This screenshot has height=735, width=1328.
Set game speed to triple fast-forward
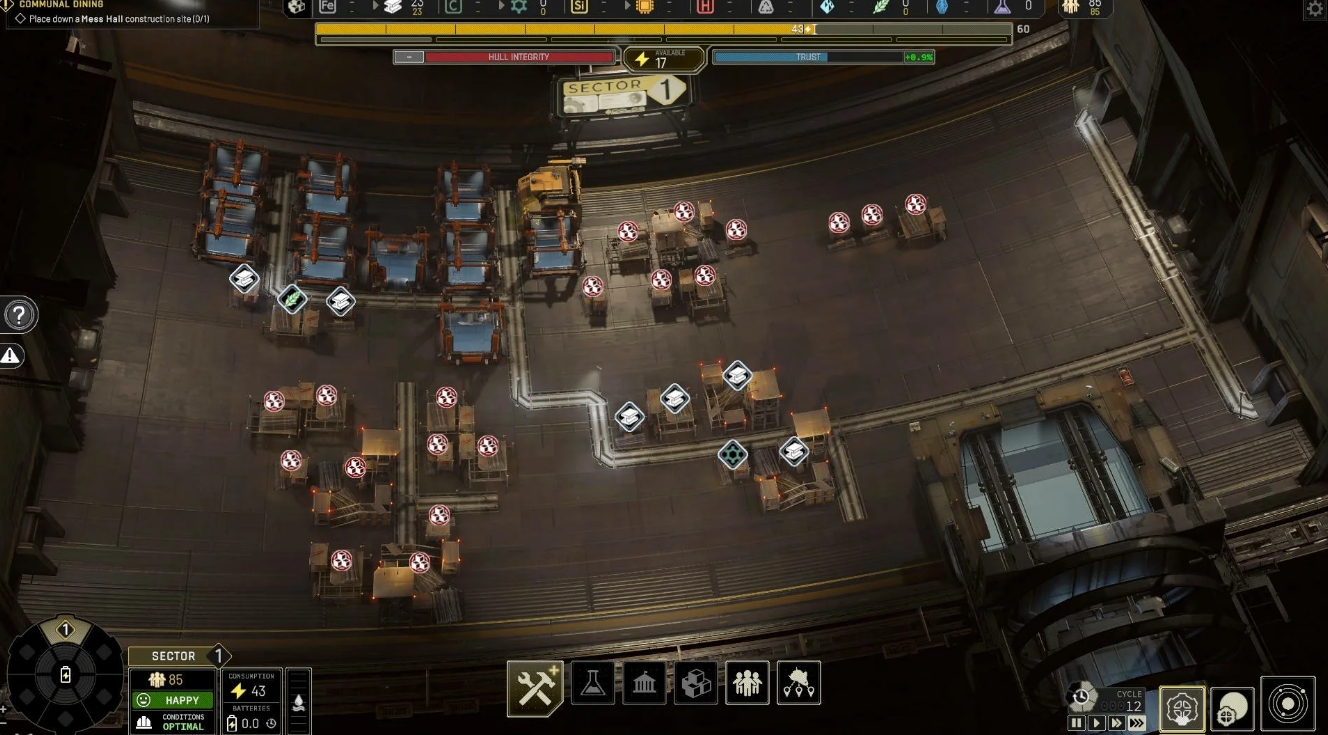[x=1136, y=723]
